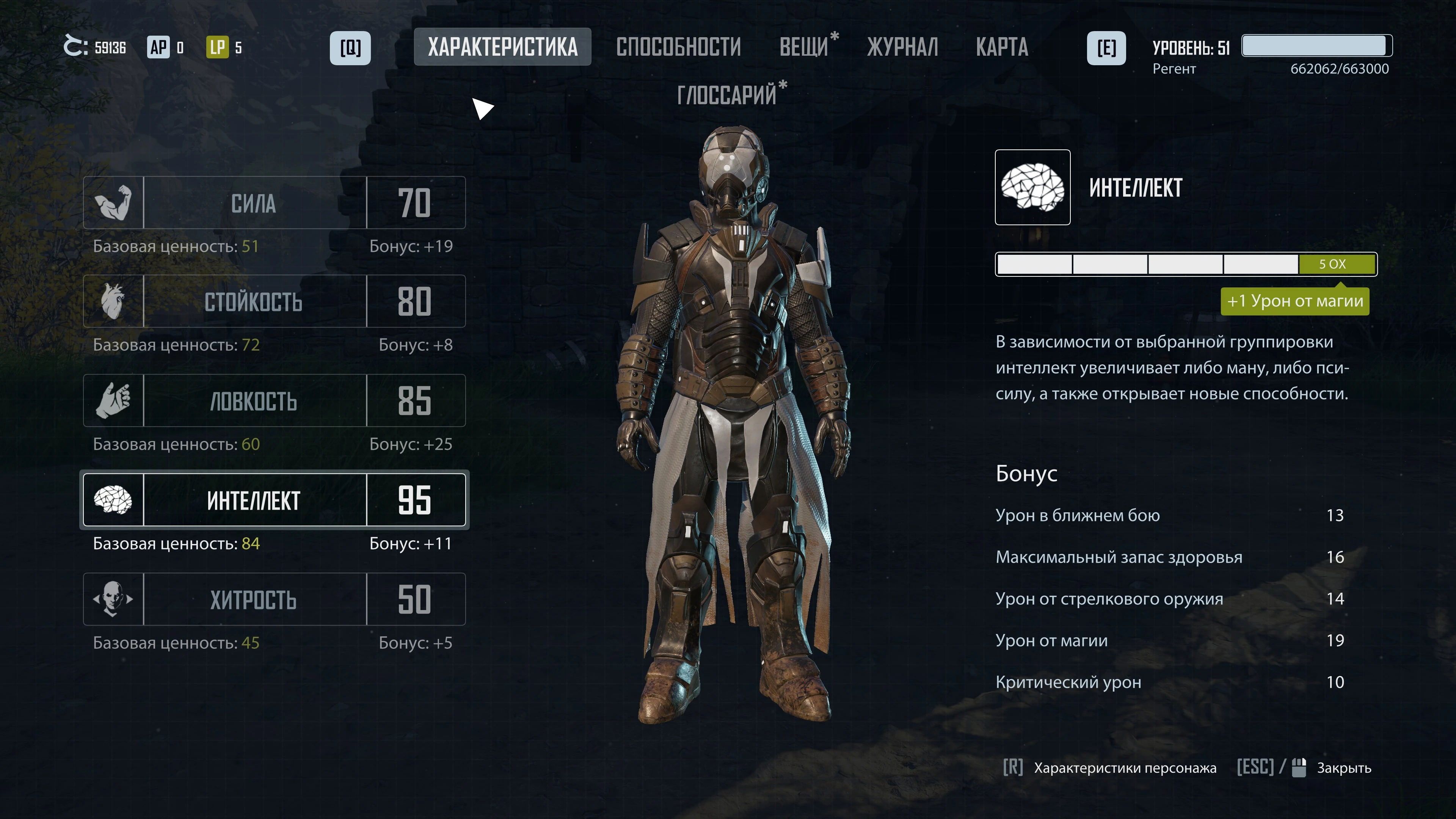
Task: Select the highlighted Интеллект row
Action: (273, 499)
